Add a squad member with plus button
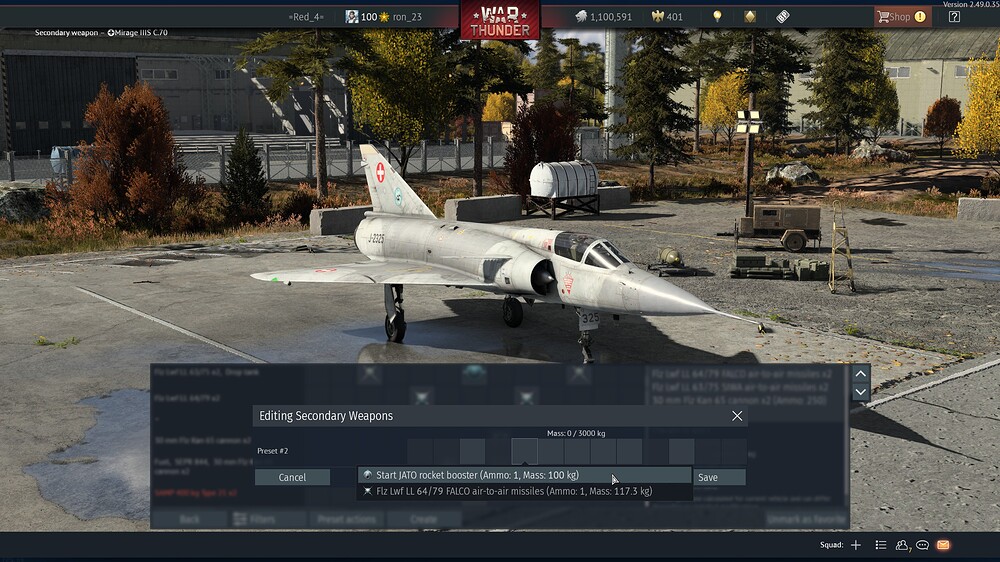The image size is (1000, 562). 855,545
